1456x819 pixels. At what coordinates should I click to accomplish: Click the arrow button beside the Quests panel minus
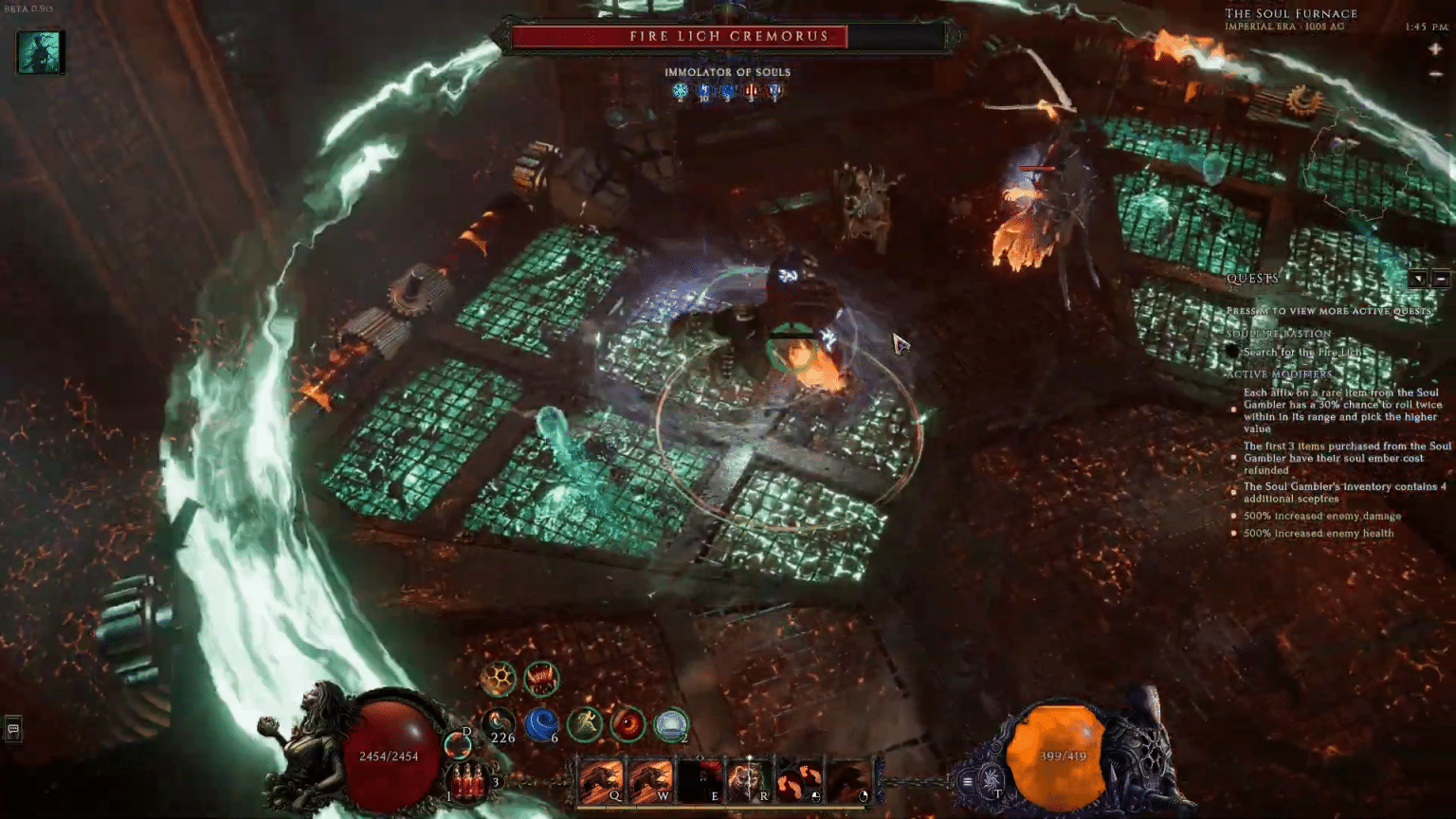[1418, 279]
